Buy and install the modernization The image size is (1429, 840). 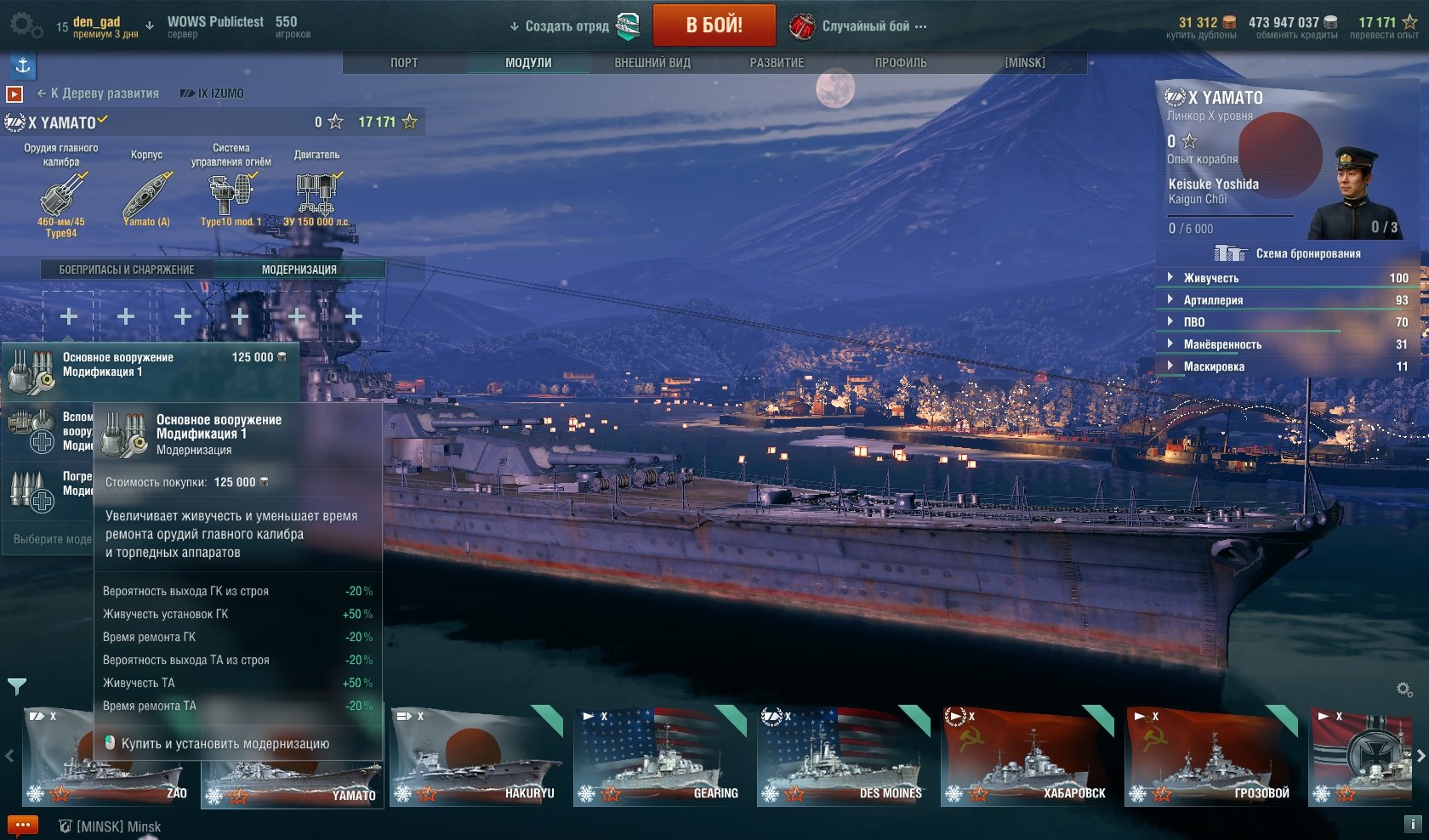[225, 744]
